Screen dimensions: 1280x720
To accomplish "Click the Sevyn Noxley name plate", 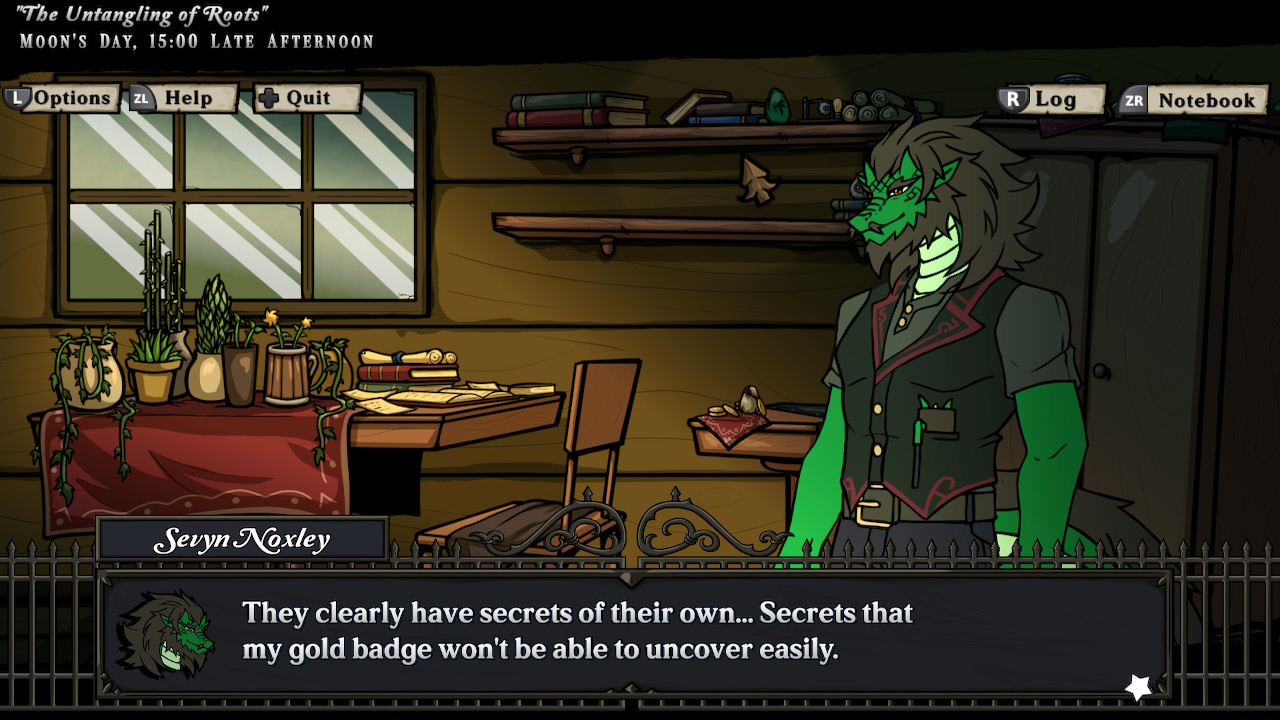I will (x=240, y=537).
